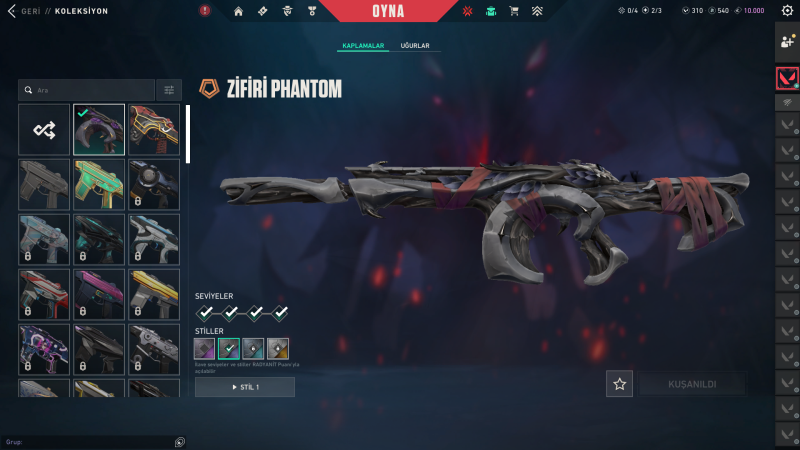The height and width of the screenshot is (450, 800).
Task: Select the gold style variant swatch
Action: click(278, 348)
